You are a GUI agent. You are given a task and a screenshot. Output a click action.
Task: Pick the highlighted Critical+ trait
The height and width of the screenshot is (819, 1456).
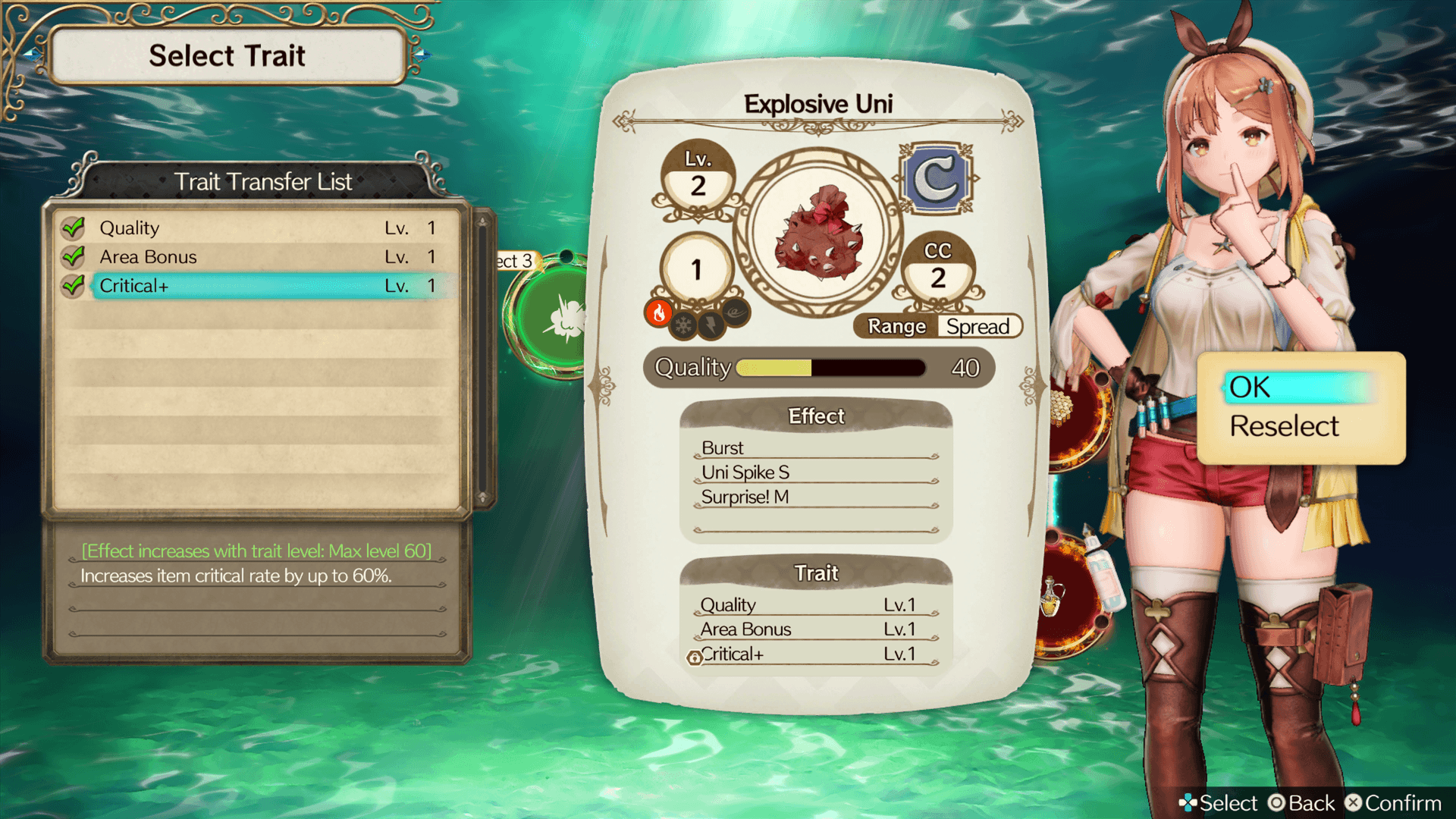258,286
